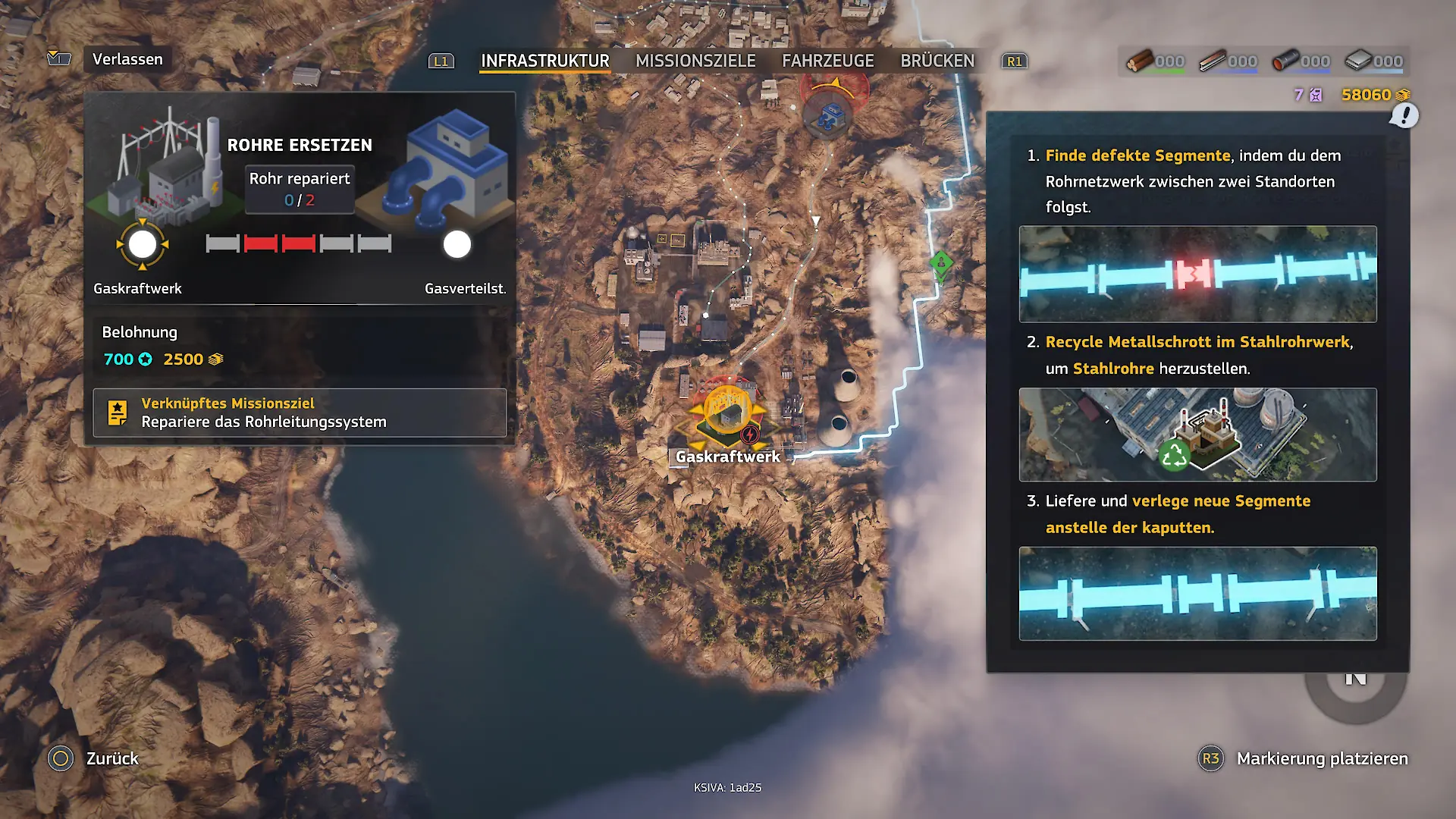Click the Verlassen button
The height and width of the screenshot is (819, 1456).
point(127,59)
